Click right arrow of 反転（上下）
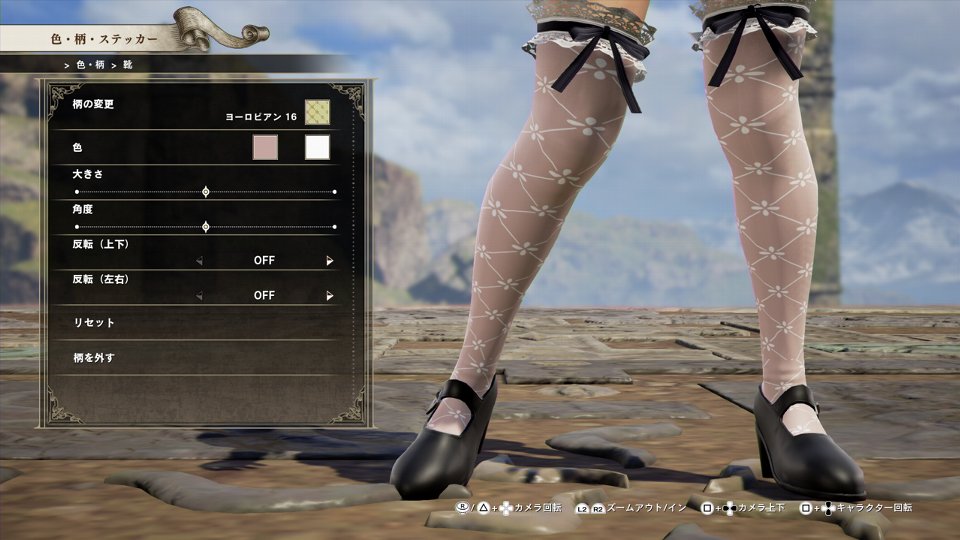This screenshot has height=540, width=960. pos(329,261)
